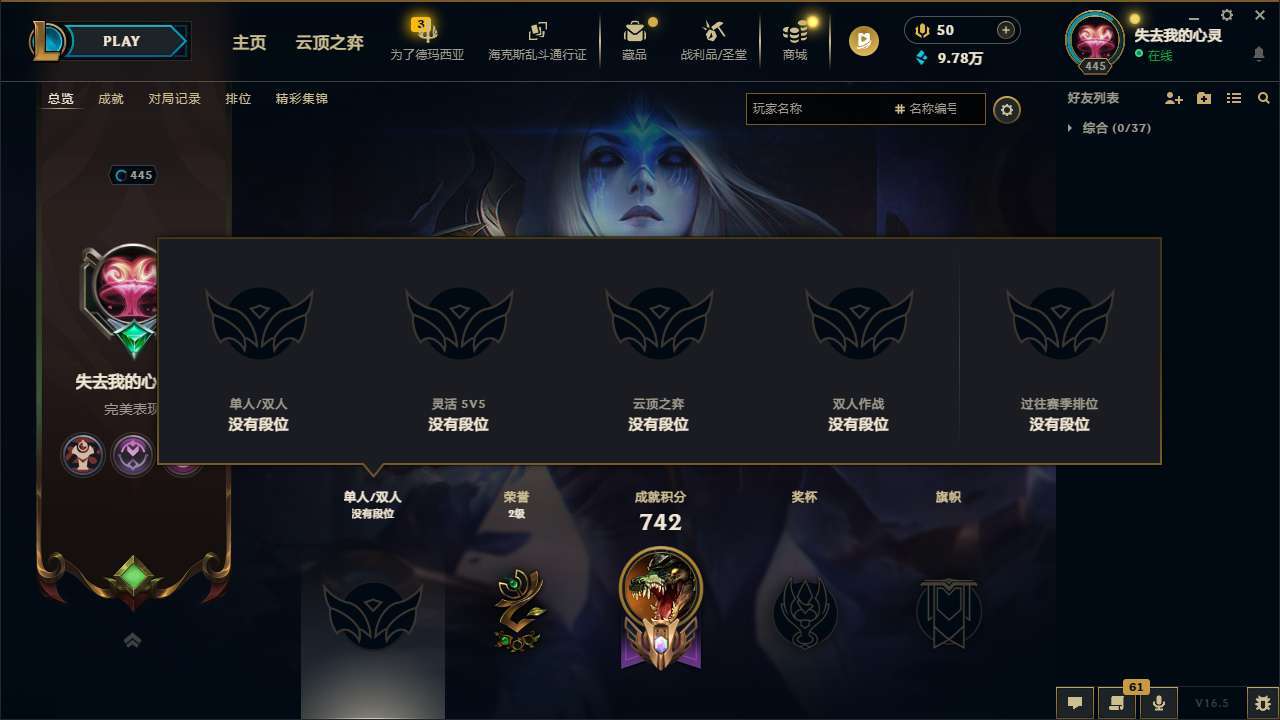Create a new friend group with folder icon
The image size is (1280, 720).
coord(1203,98)
